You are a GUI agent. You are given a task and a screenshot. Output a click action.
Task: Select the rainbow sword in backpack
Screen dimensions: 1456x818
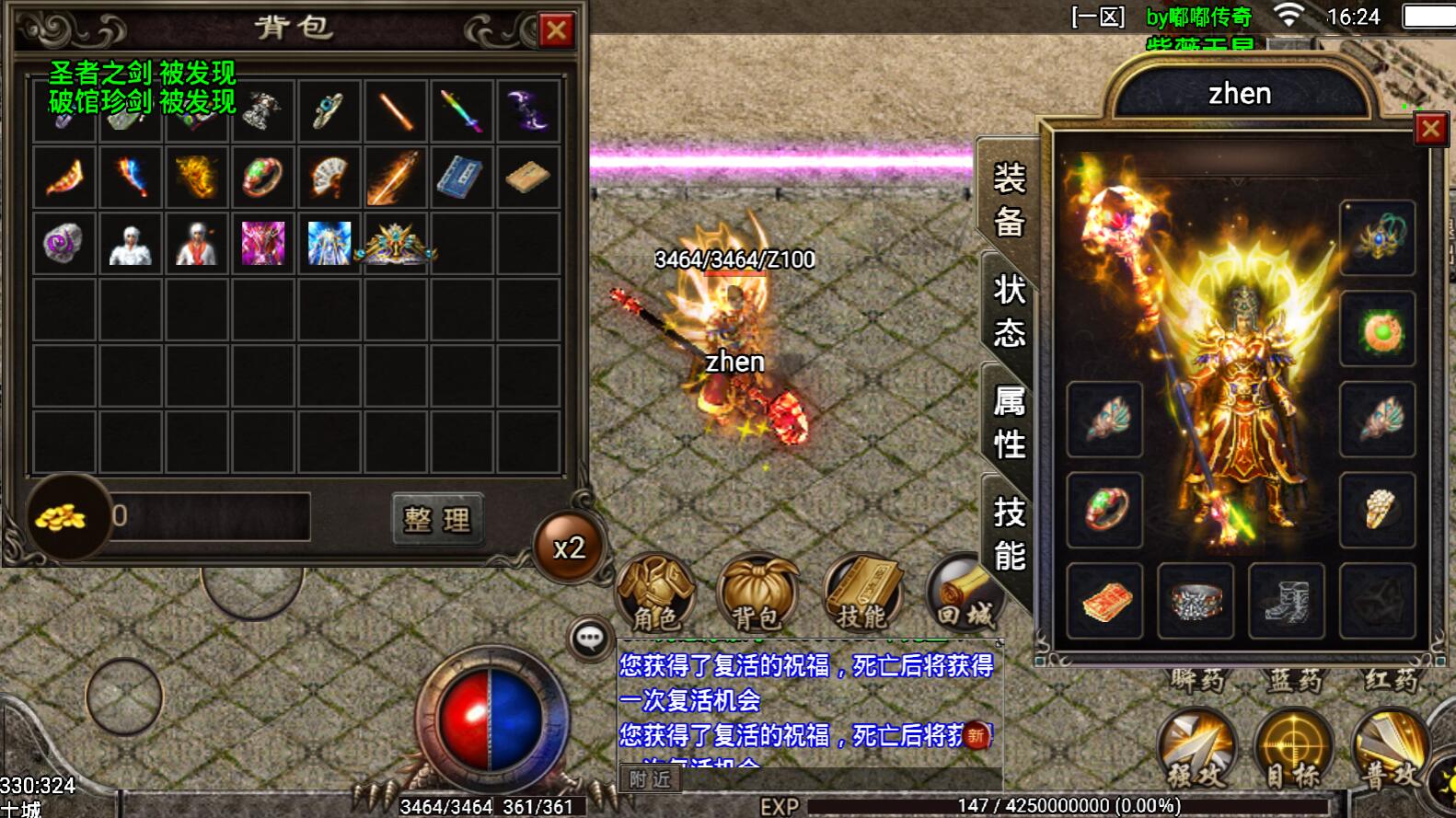pyautogui.click(x=461, y=110)
